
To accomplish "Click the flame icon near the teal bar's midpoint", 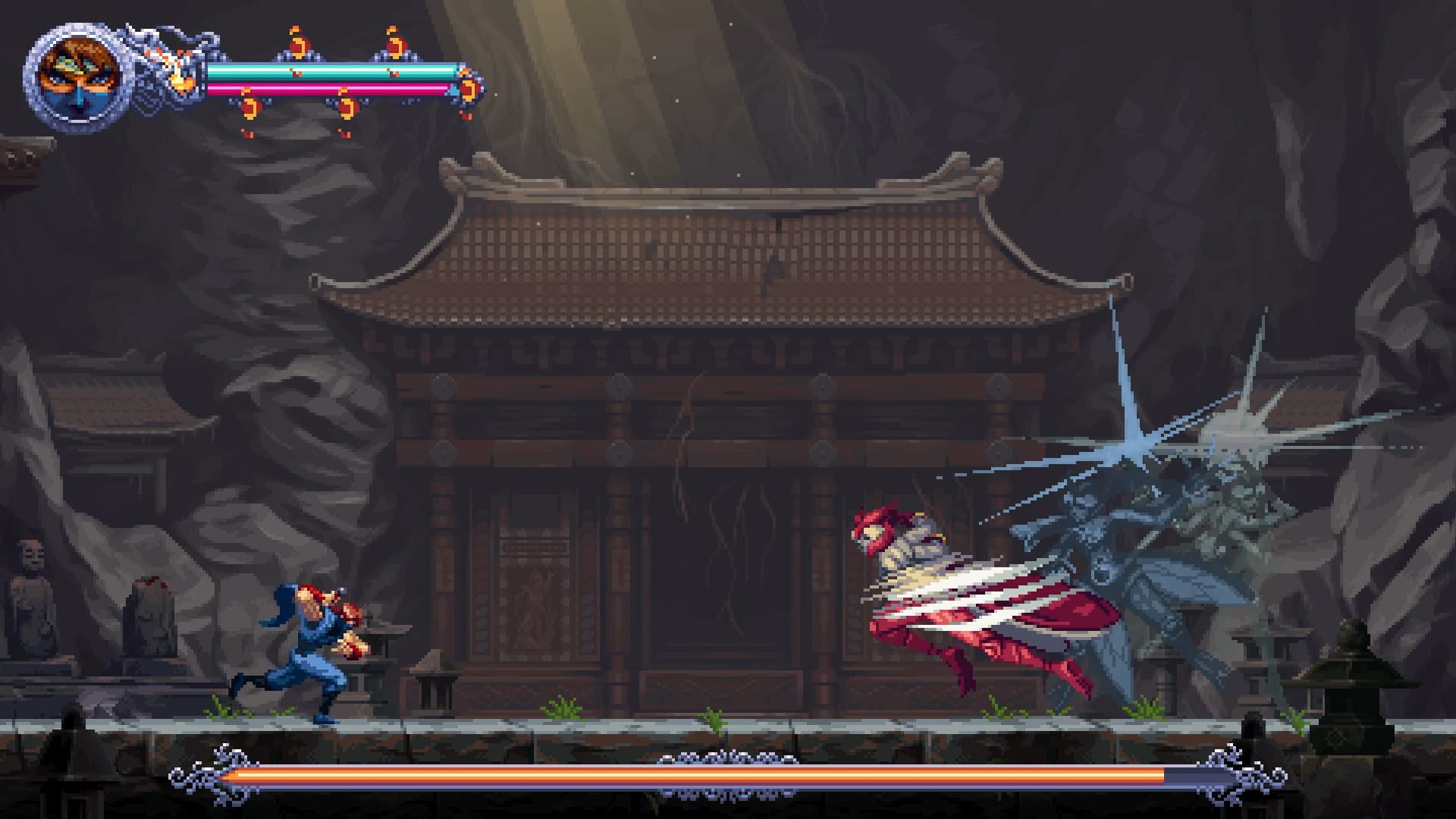I will point(299,42).
